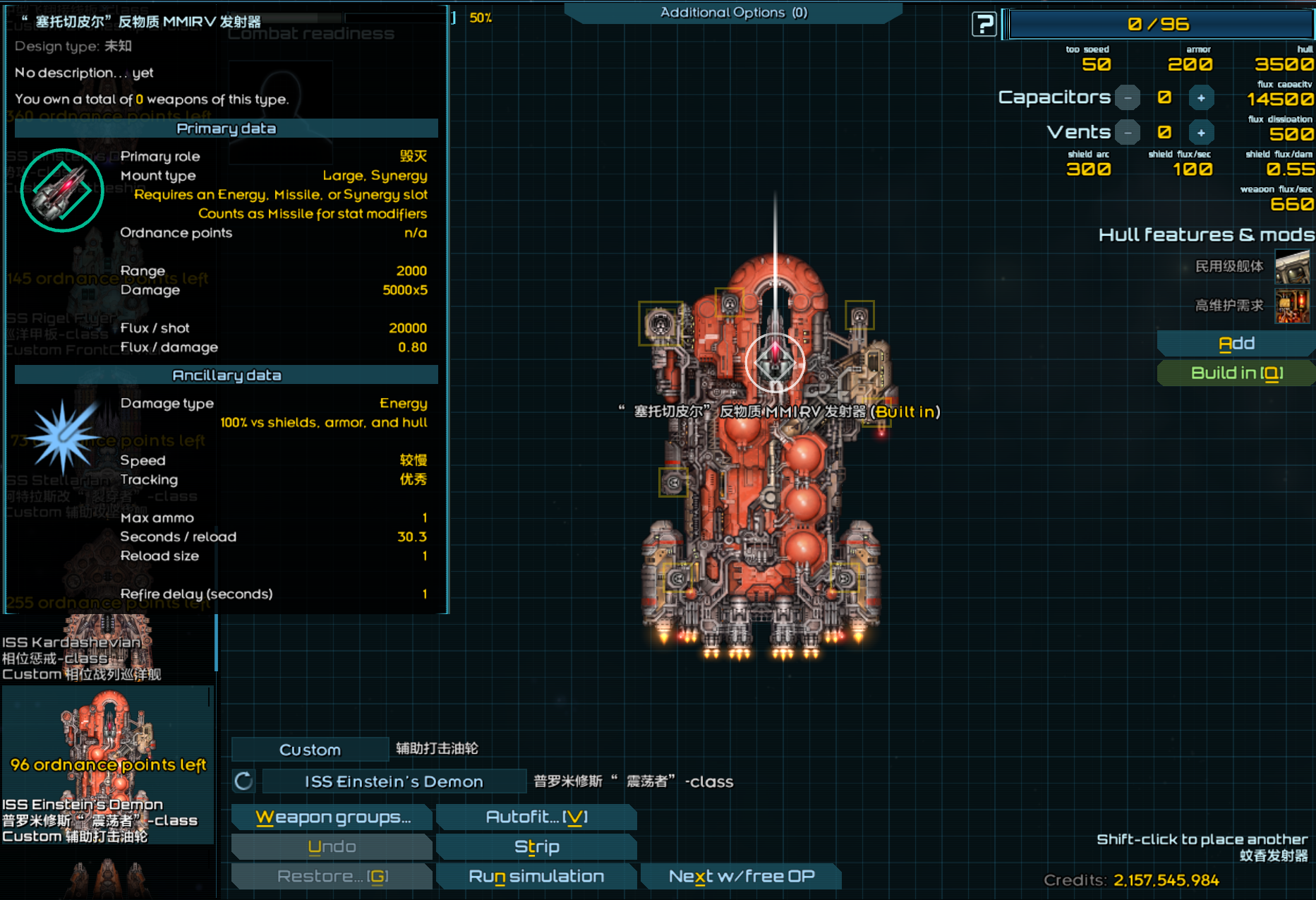Increase Capacitors with the plus button
The width and height of the screenshot is (1316, 900).
click(x=1201, y=97)
